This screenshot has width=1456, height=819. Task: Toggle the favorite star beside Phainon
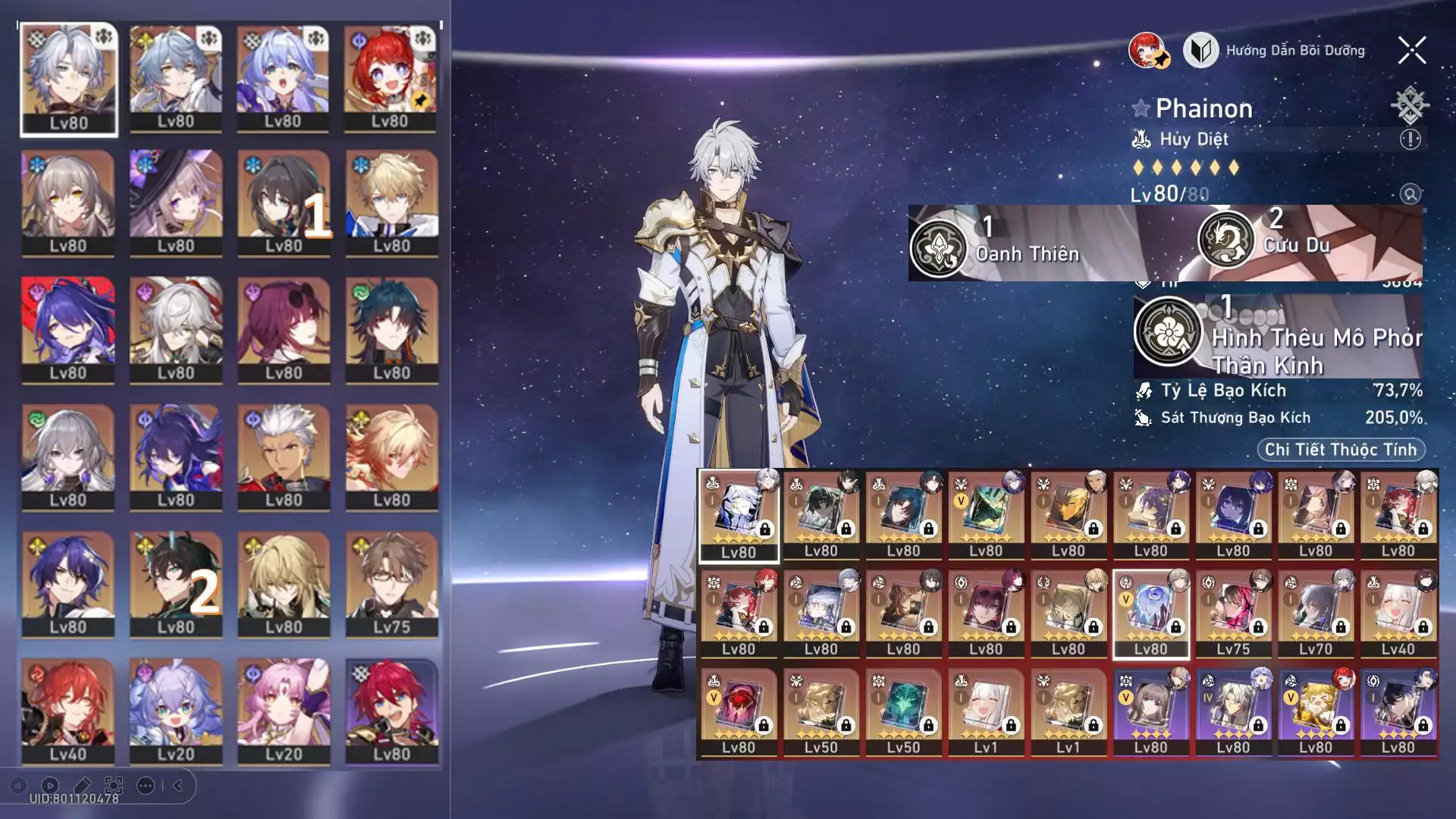(x=1141, y=108)
